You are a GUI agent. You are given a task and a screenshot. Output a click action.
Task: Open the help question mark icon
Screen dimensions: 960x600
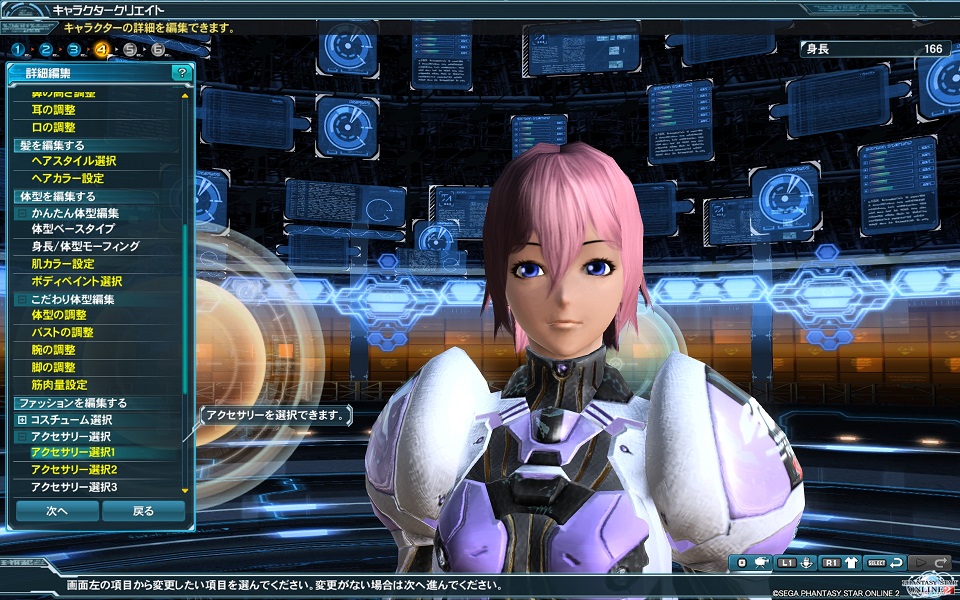click(x=180, y=73)
